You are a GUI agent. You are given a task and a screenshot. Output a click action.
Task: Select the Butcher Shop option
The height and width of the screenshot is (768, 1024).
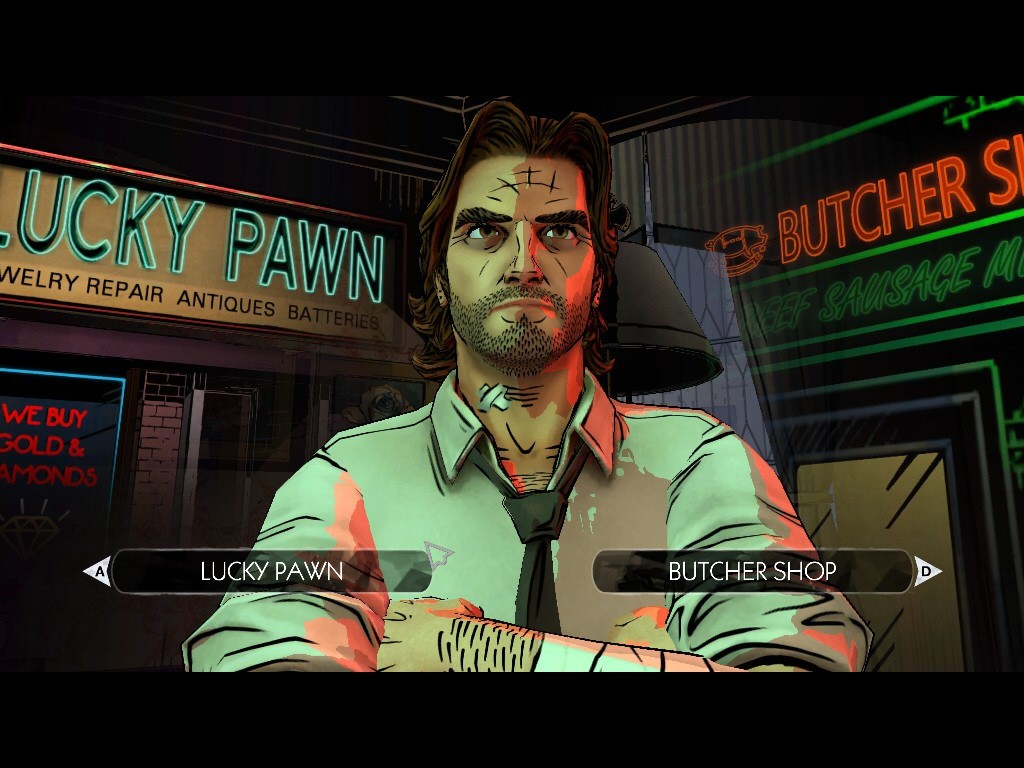752,572
